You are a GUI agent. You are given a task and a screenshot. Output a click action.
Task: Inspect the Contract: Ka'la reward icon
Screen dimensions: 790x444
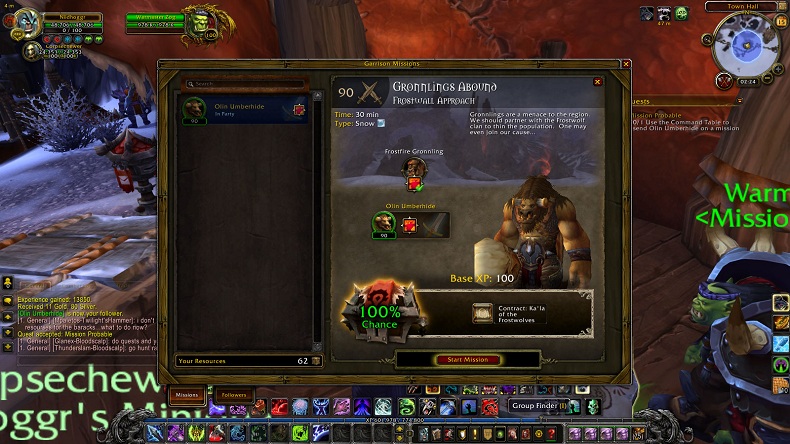483,313
